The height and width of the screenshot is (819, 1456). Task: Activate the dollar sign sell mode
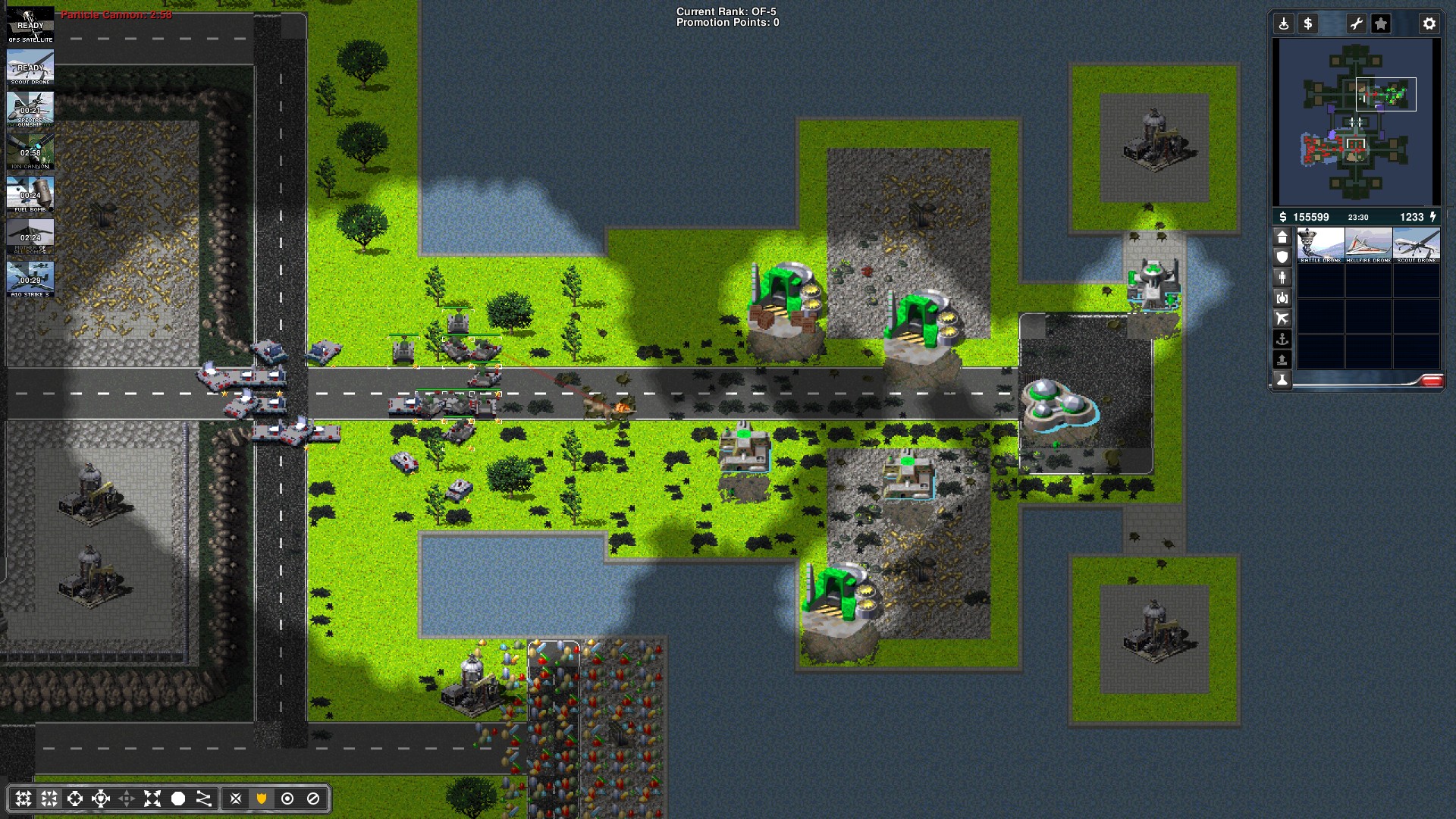pos(1307,24)
